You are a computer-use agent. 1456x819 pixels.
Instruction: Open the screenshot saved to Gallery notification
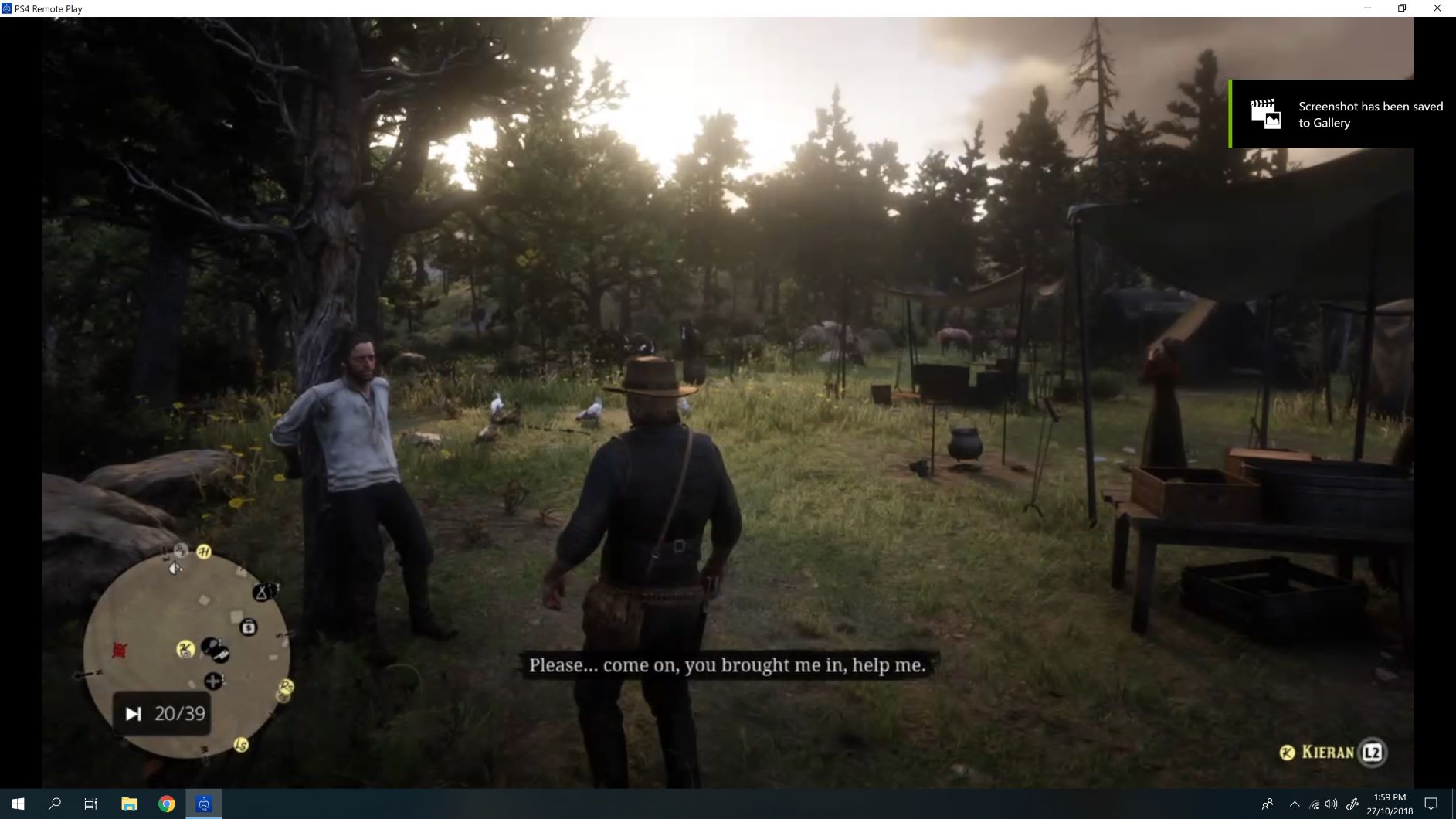(x=1344, y=114)
